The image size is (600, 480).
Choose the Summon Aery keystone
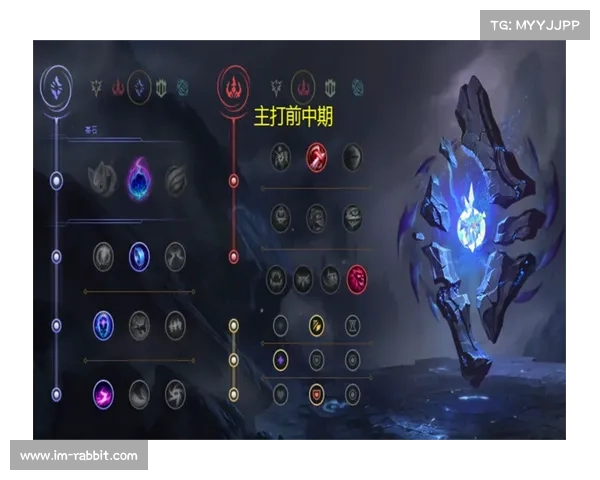pos(102,180)
